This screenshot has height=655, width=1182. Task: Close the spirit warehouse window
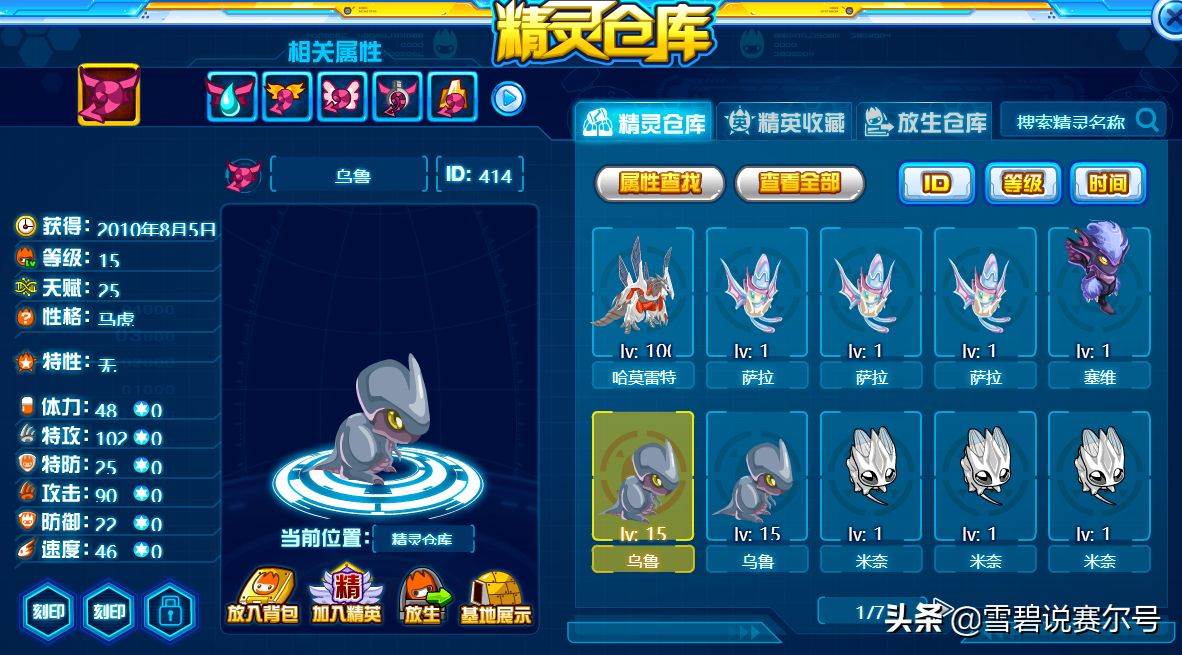(x=1170, y=18)
